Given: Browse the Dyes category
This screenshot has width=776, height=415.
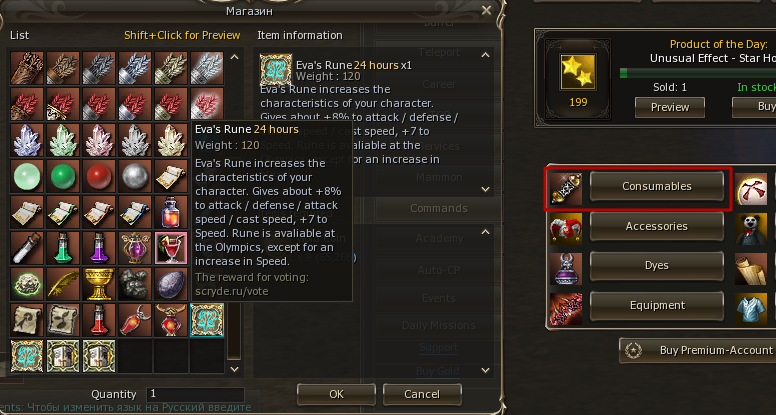Looking at the screenshot, I should tap(655, 265).
